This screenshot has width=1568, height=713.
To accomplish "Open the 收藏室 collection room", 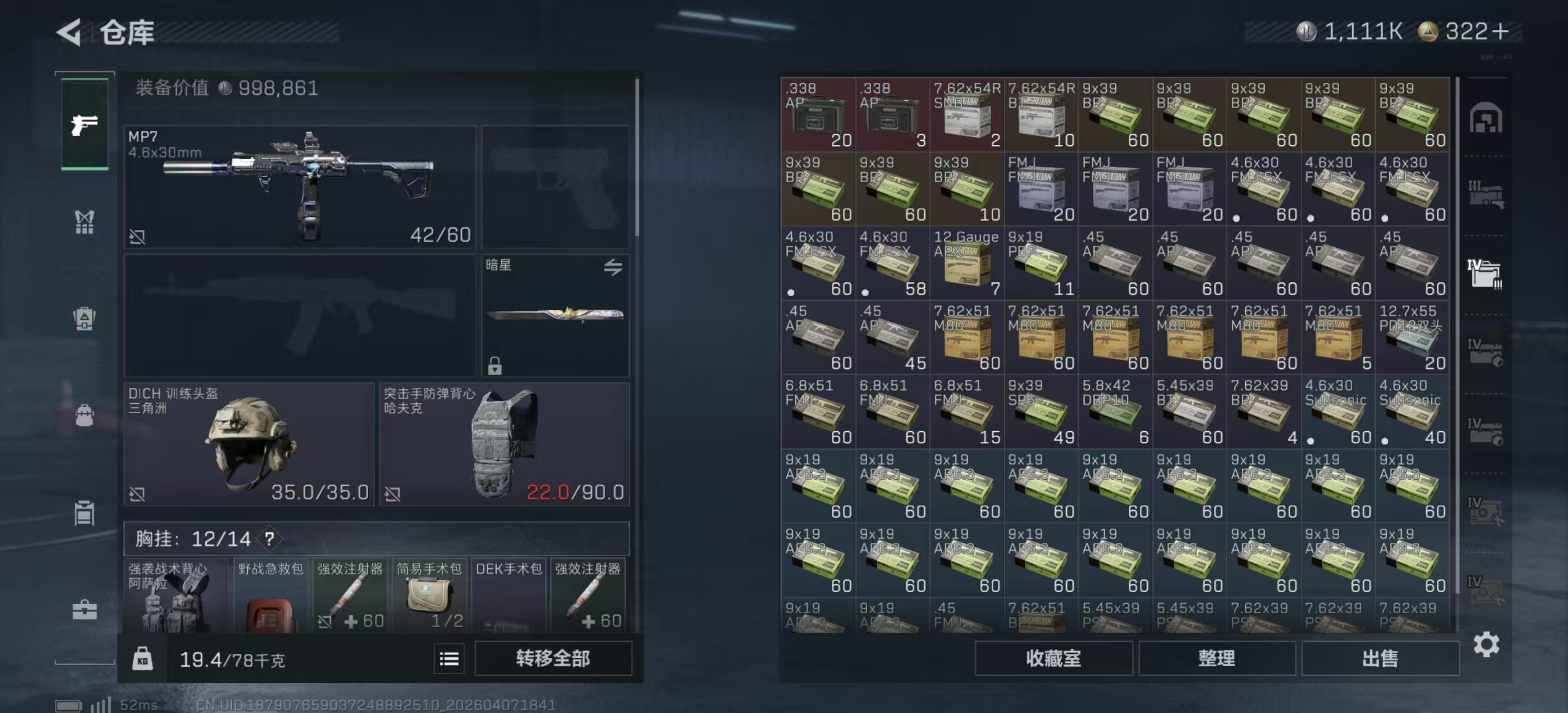I will [1053, 658].
